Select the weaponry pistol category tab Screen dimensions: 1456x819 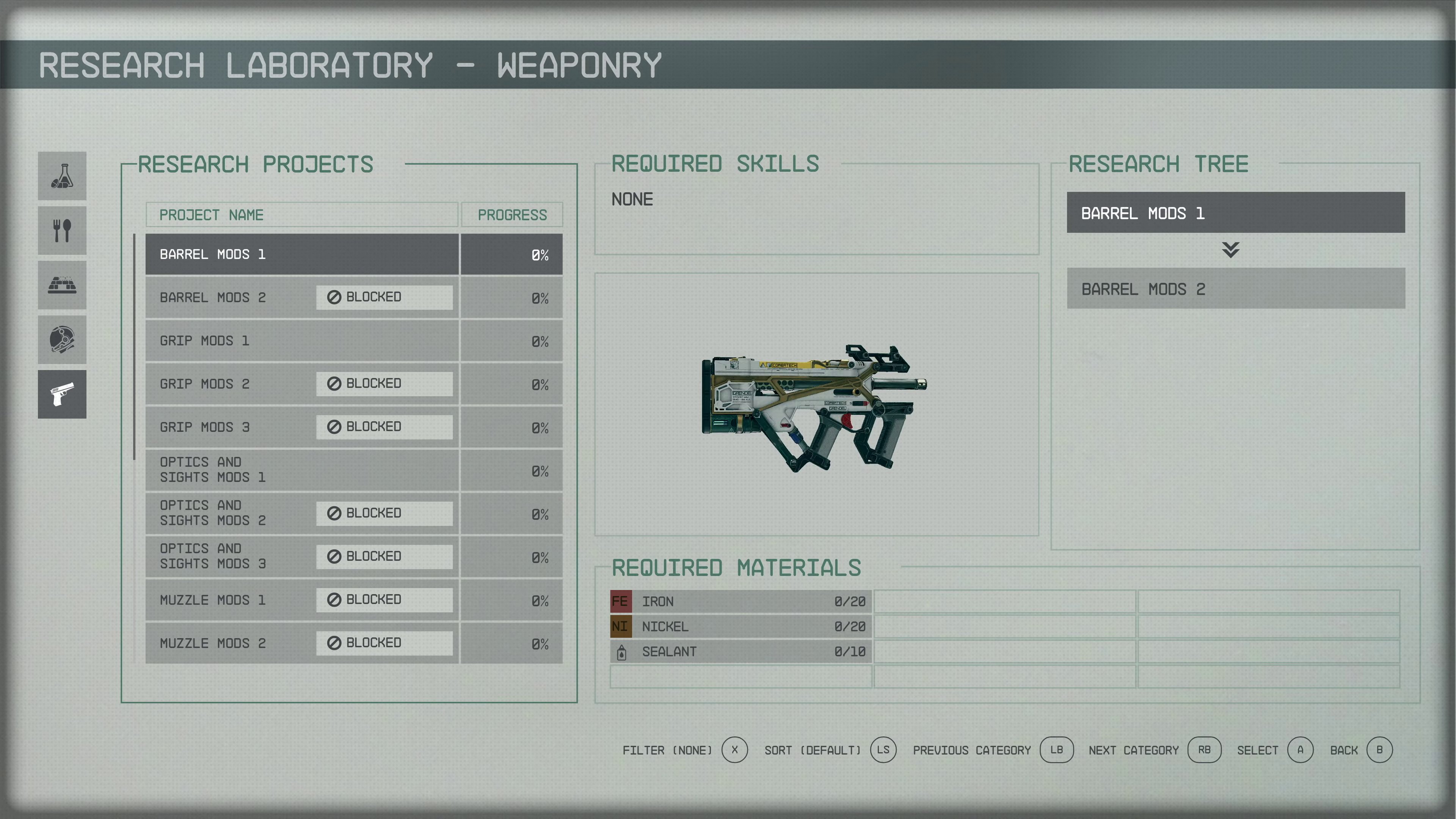[62, 394]
